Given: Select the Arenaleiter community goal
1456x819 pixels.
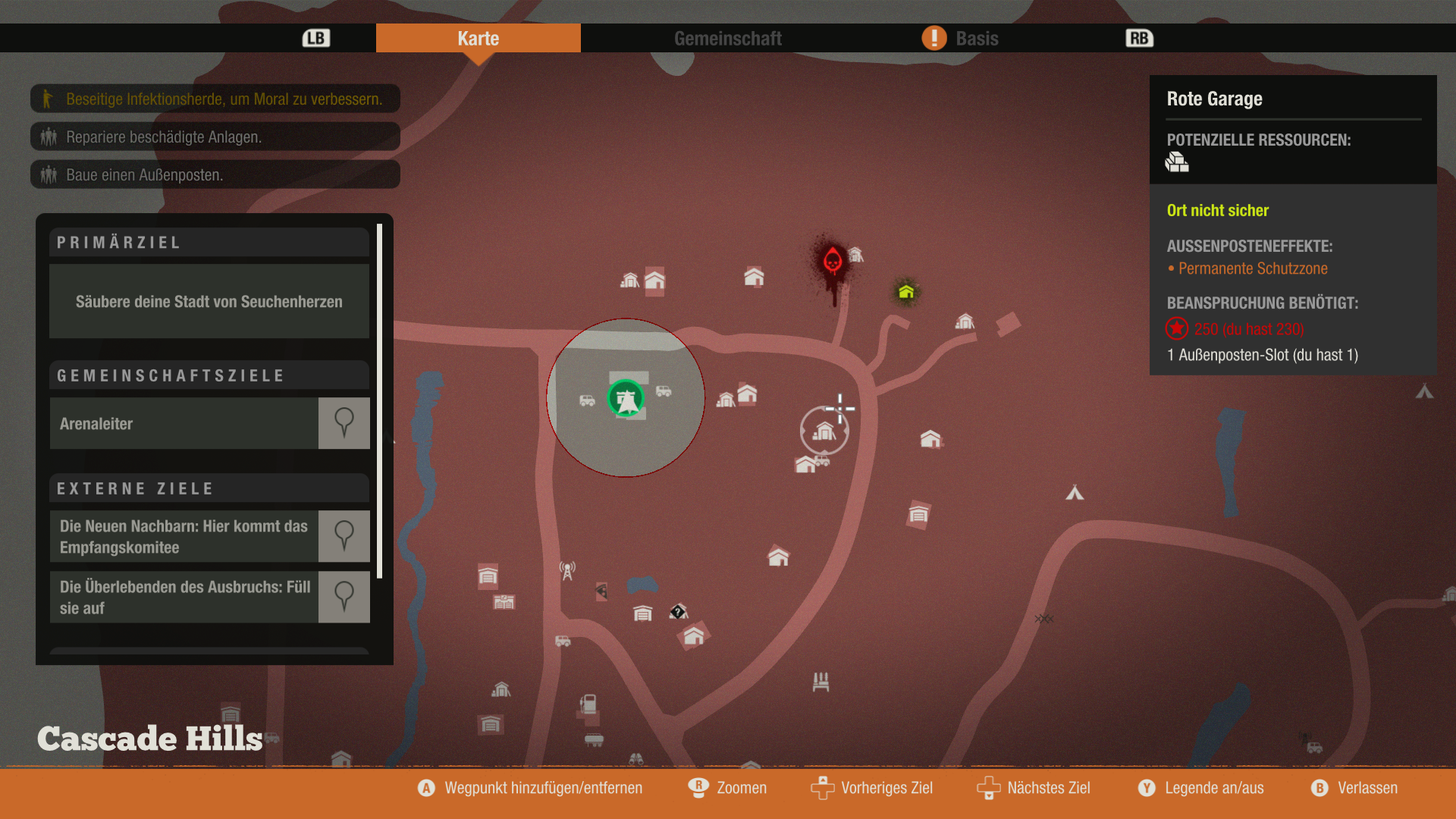Looking at the screenshot, I should 184,424.
